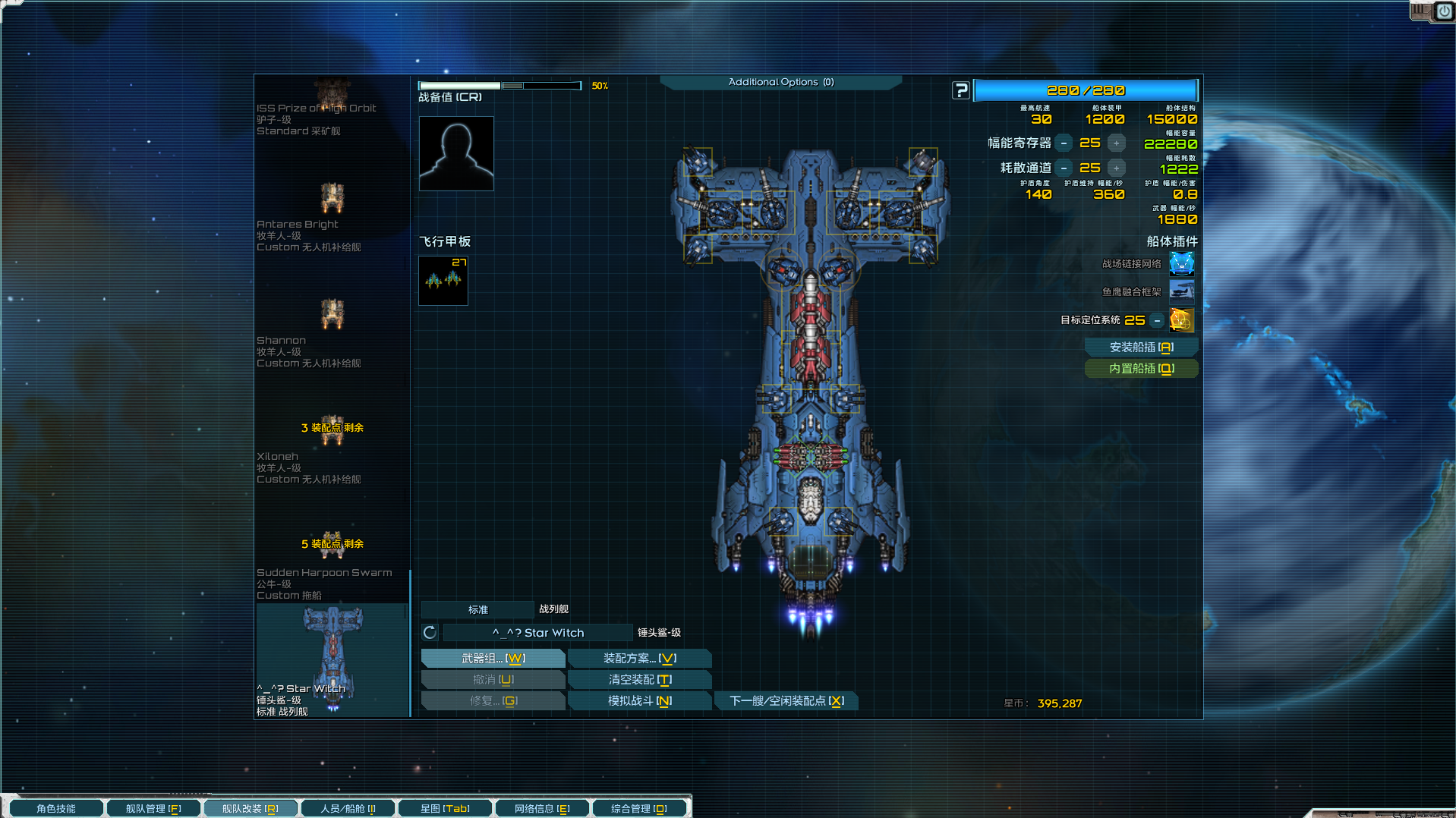Increase 耗散通道 vents with plus
The height and width of the screenshot is (818, 1456).
pos(1116,168)
